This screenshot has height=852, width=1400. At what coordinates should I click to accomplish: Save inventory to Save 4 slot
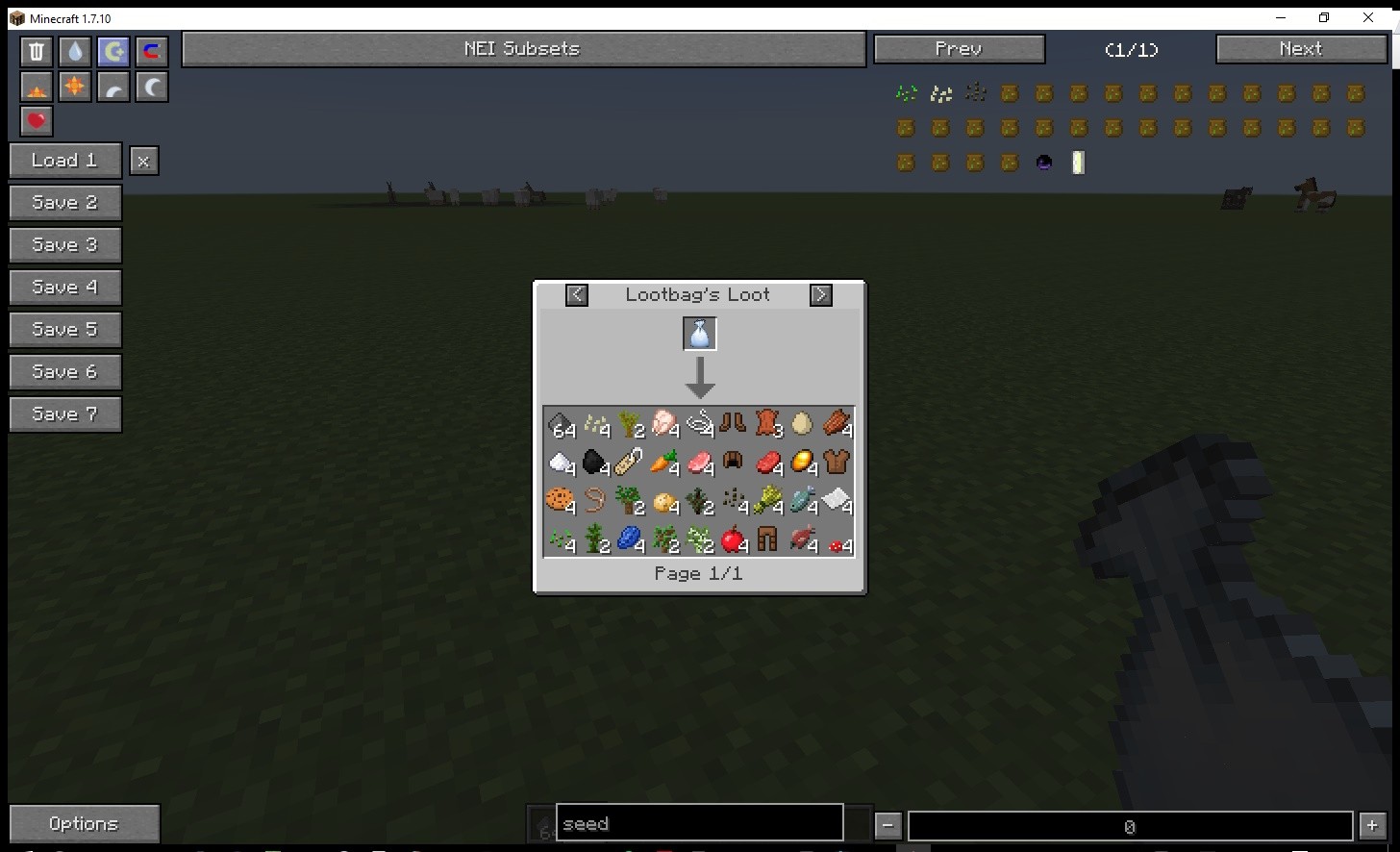click(x=64, y=288)
